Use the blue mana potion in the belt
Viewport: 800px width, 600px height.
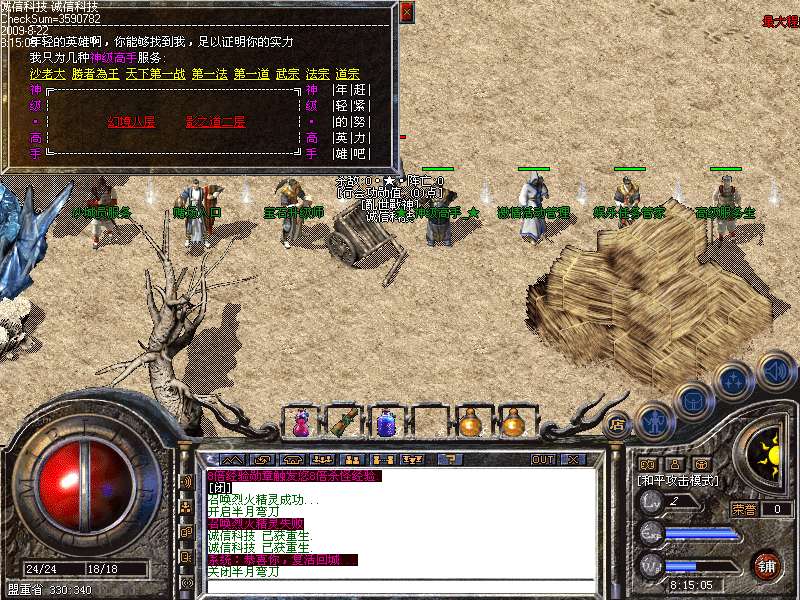386,423
